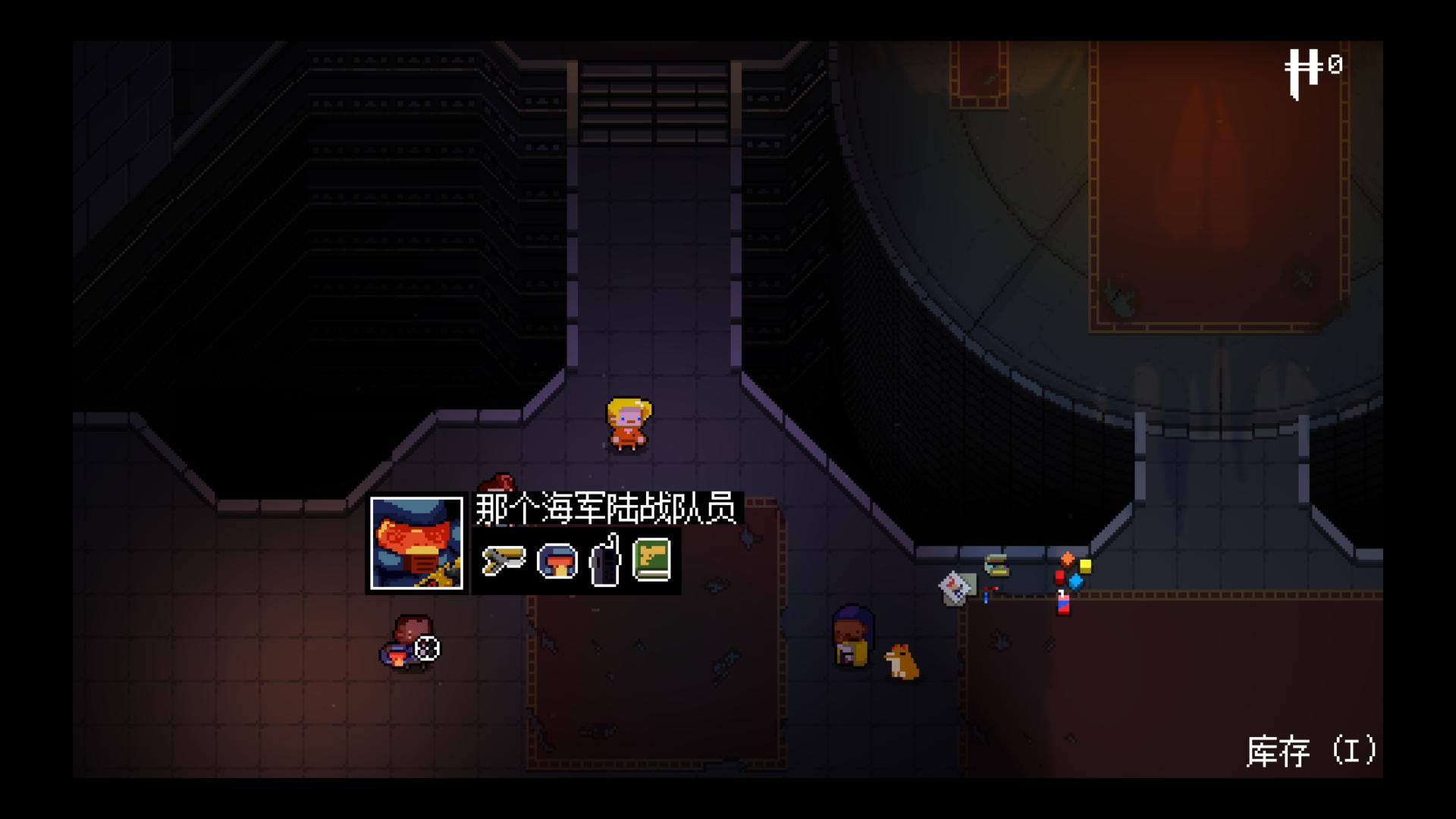Viewport: 1456px width, 819px height.
Task: Click the Marine's armor helmet icon
Action: [x=557, y=561]
